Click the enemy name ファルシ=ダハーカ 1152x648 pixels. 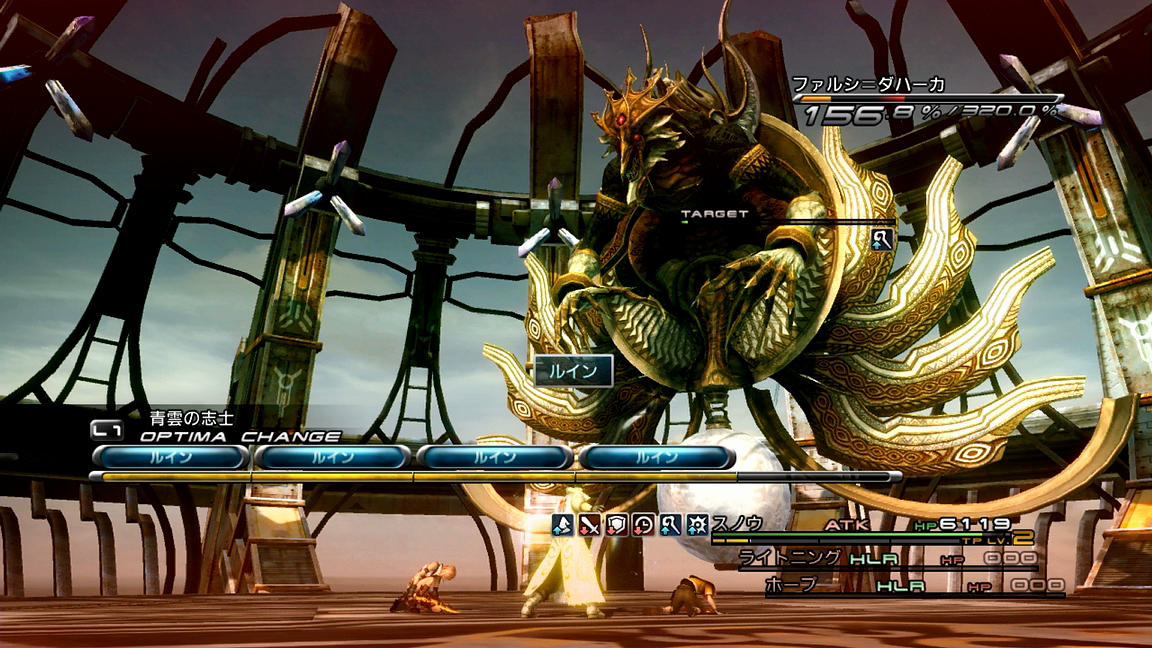click(x=868, y=84)
